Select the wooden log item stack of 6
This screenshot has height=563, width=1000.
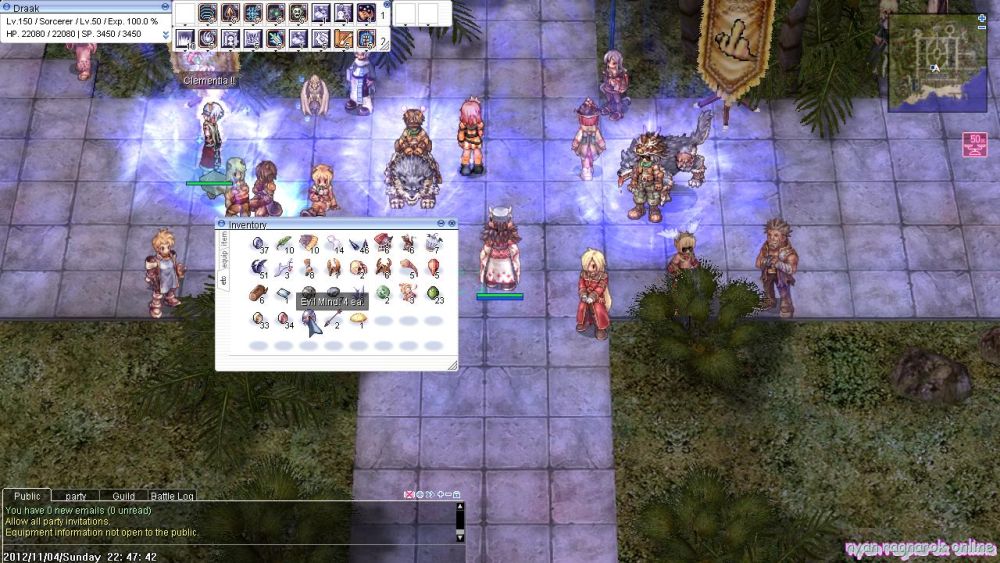click(258, 293)
